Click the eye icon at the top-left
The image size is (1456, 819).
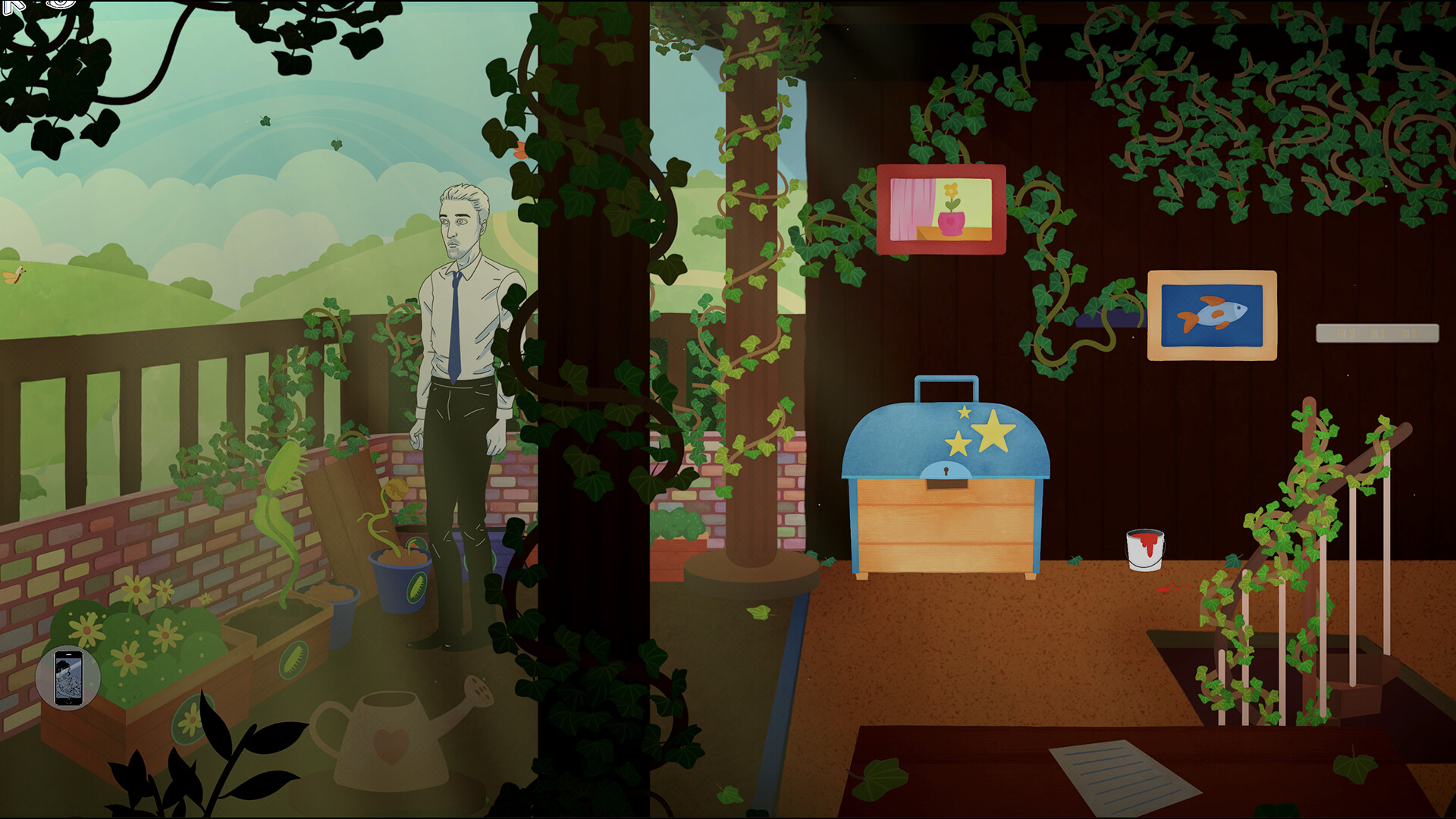point(60,5)
